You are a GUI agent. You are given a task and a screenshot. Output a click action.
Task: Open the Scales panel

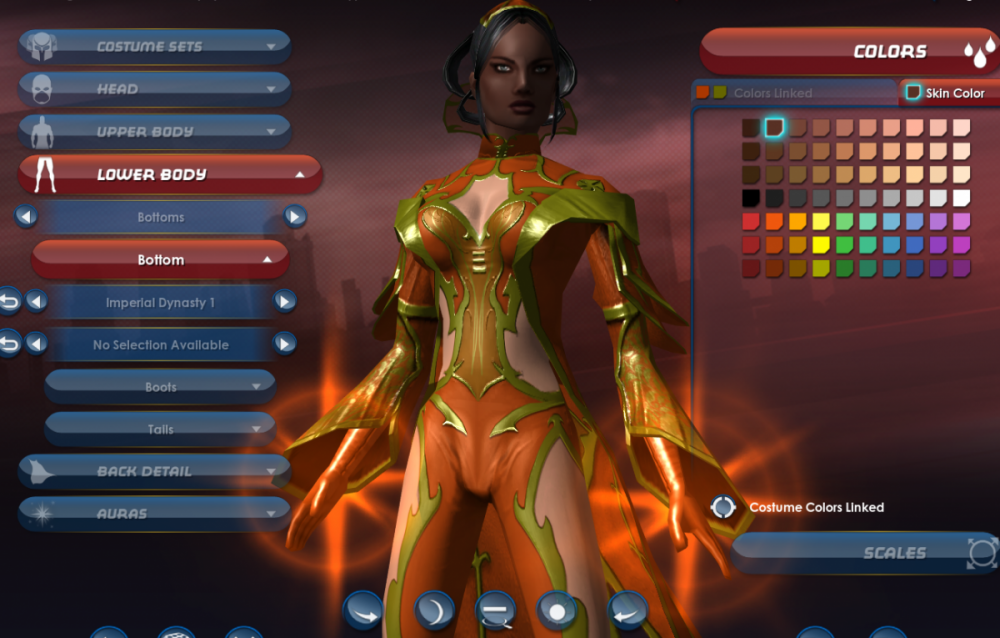point(865,553)
